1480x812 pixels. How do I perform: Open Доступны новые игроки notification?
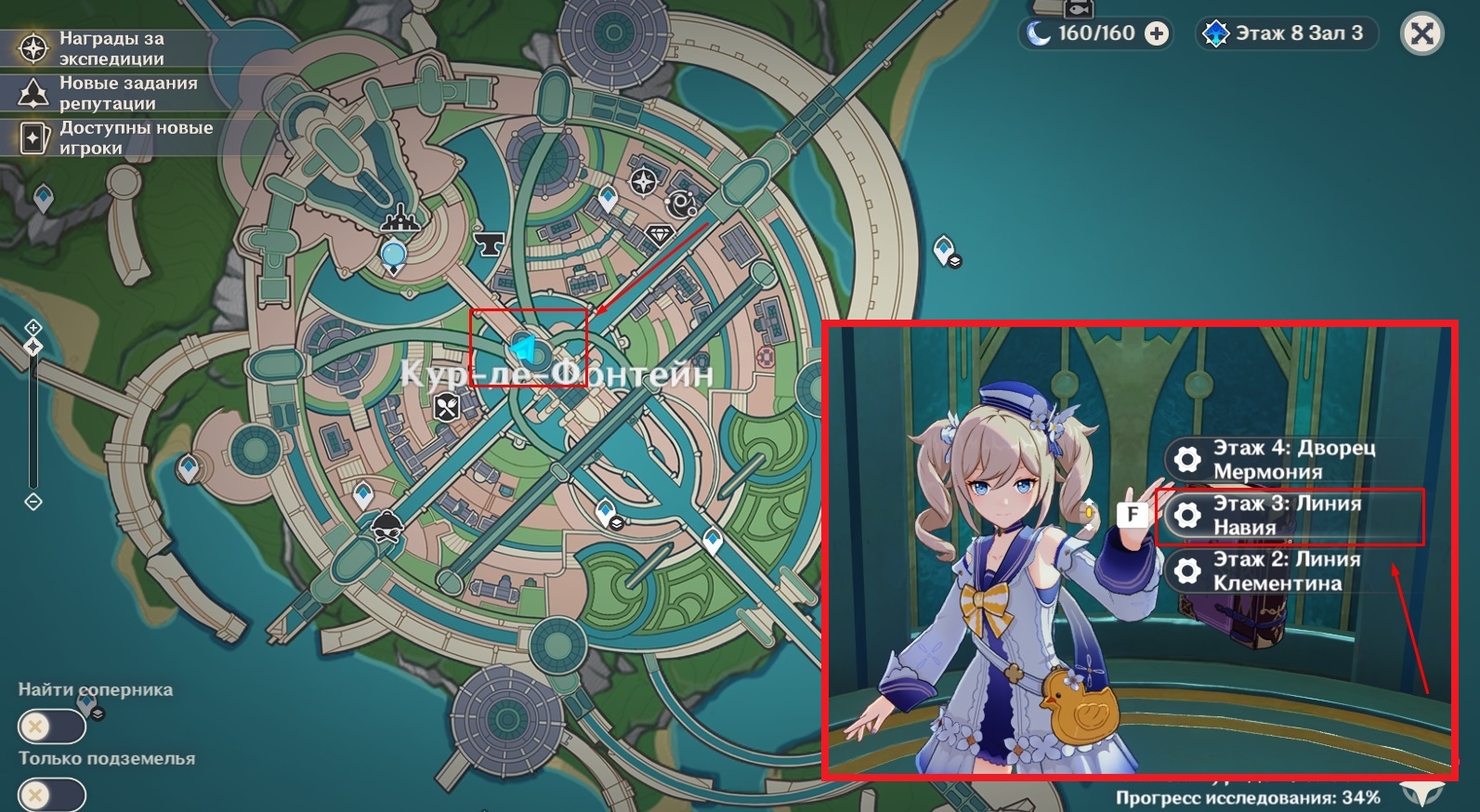111,138
